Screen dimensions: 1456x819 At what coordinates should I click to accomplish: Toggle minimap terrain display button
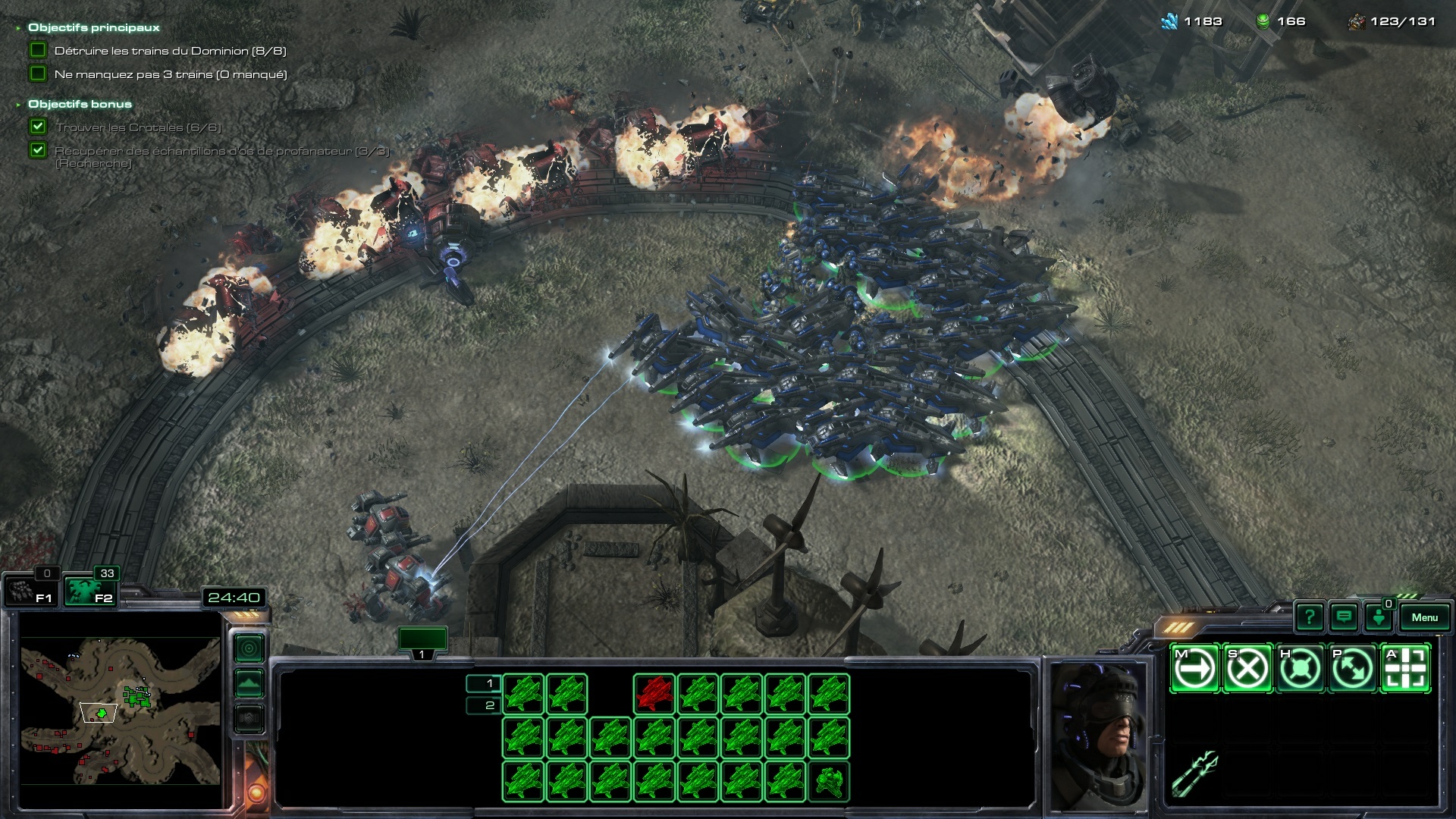pyautogui.click(x=249, y=683)
